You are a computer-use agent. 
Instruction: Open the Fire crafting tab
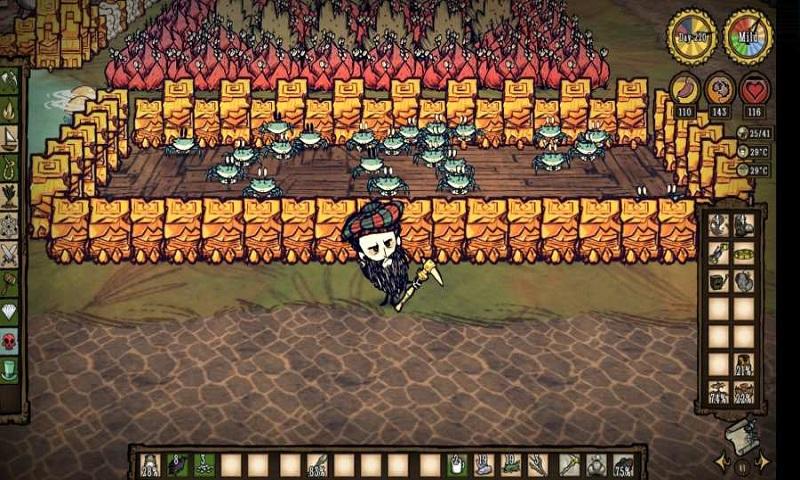12,107
